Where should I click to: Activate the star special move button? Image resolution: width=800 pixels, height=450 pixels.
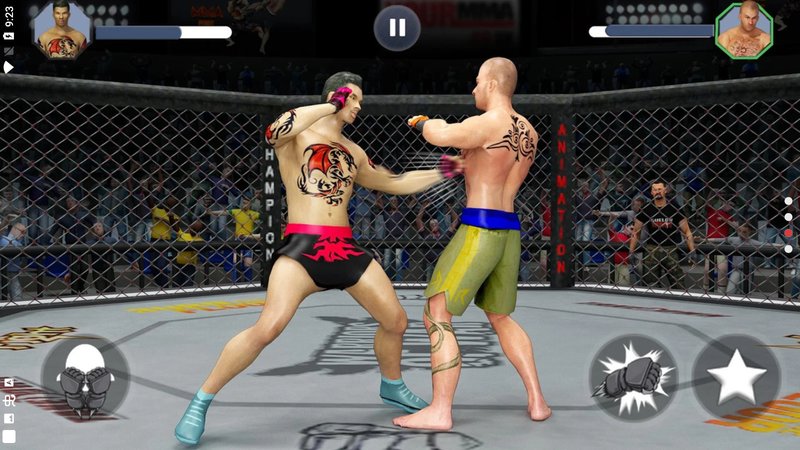pyautogui.click(x=736, y=377)
